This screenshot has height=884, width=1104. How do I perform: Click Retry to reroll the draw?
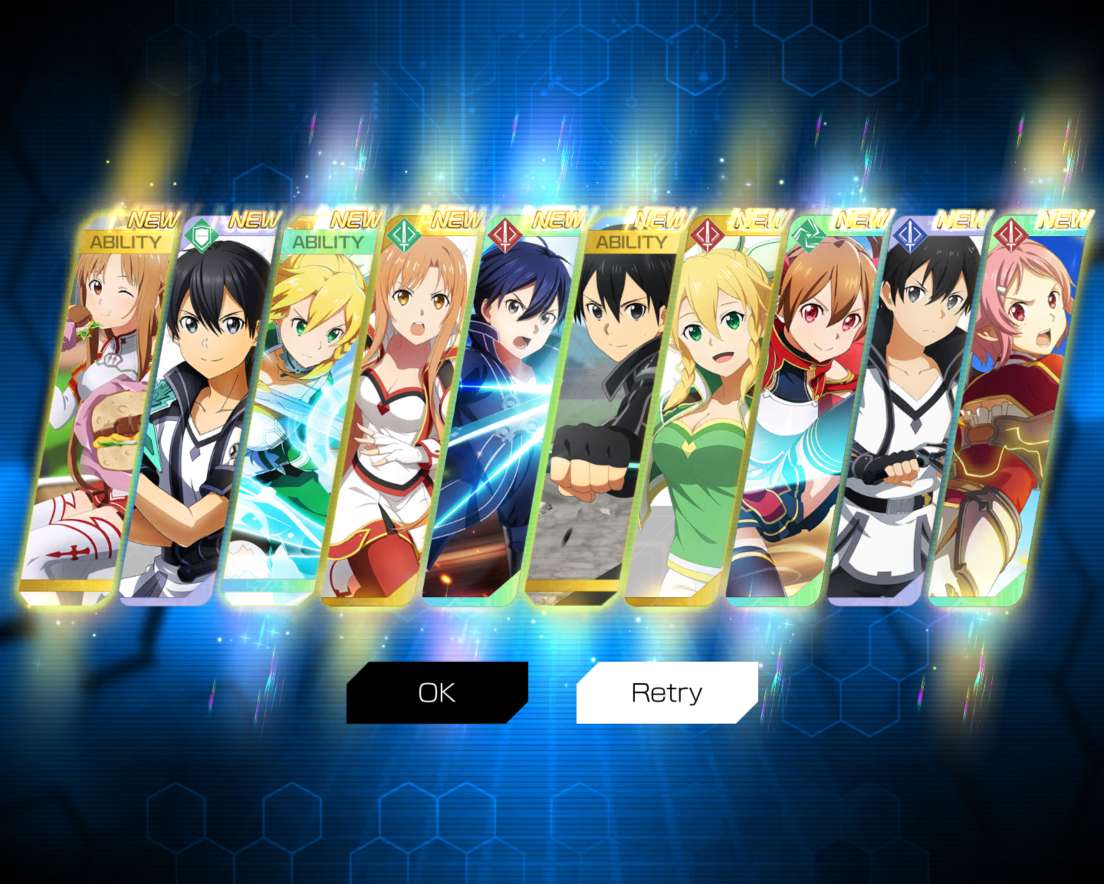pos(667,692)
